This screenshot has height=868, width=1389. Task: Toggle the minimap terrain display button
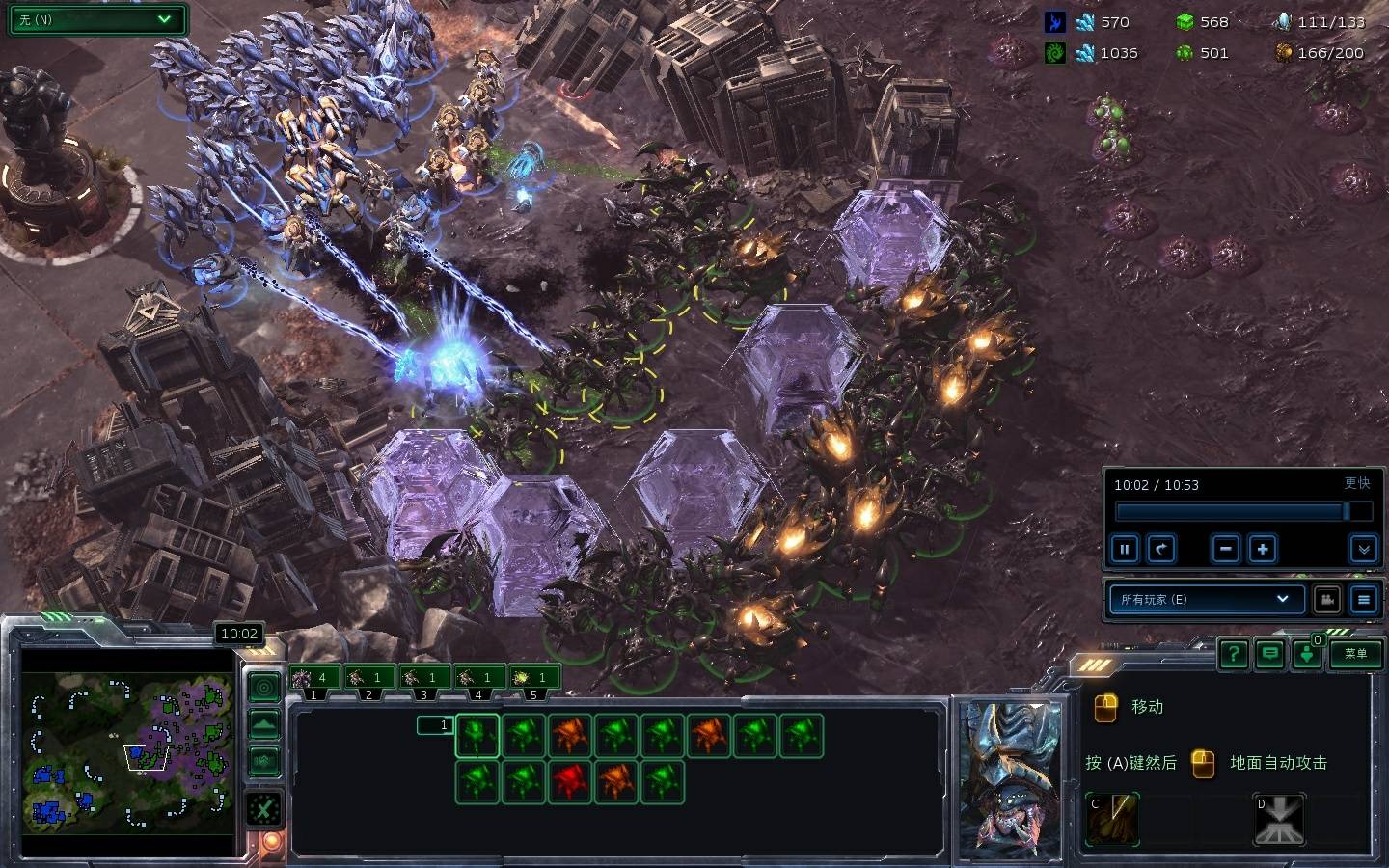264,723
